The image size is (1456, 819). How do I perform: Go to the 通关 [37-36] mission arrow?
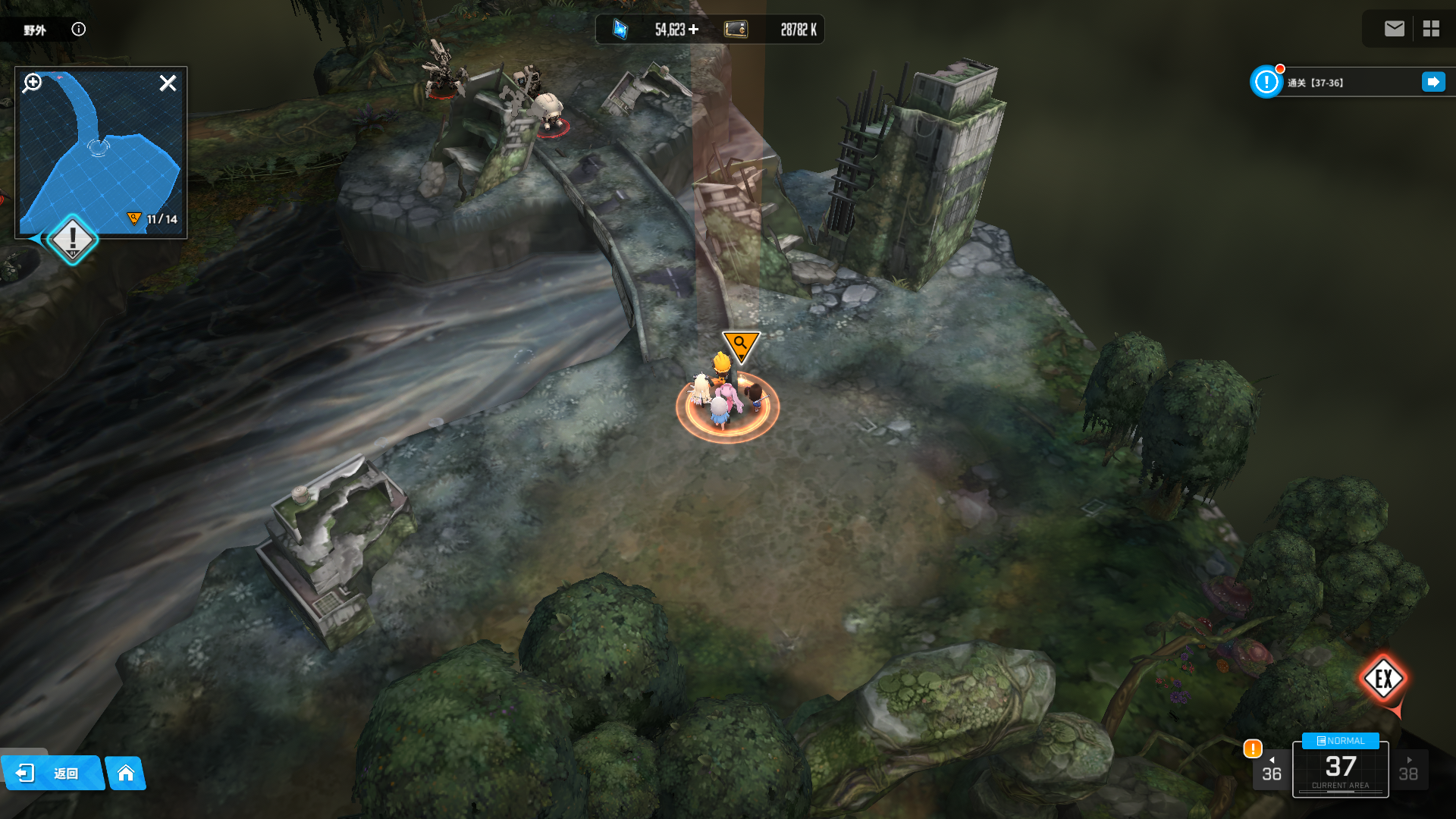pos(1433,82)
